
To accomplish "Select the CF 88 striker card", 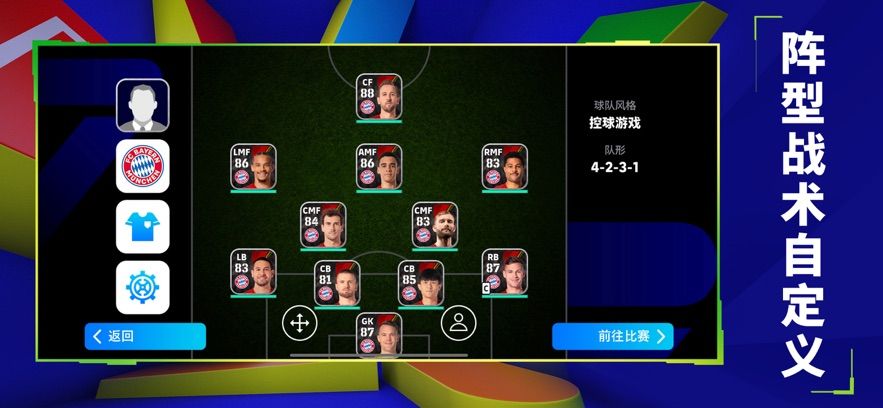I will (379, 98).
